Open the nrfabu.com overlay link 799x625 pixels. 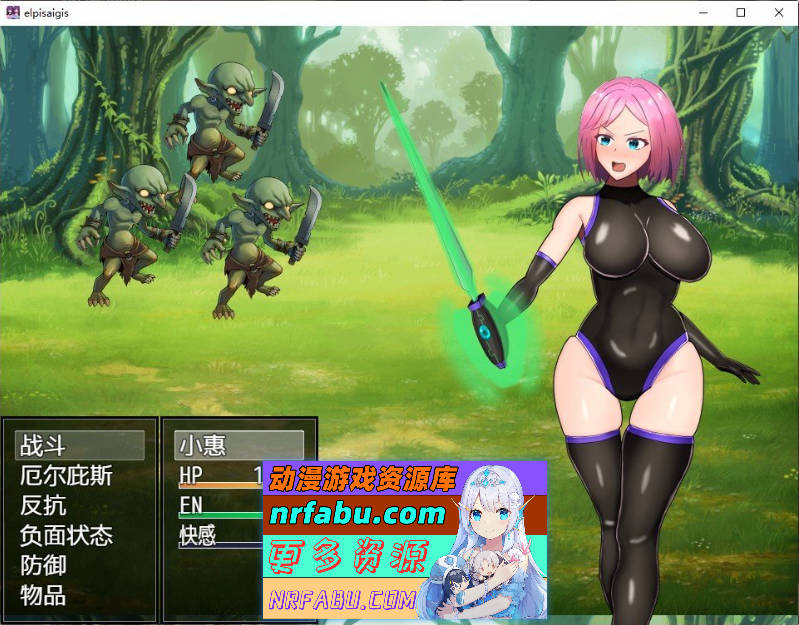(357, 515)
